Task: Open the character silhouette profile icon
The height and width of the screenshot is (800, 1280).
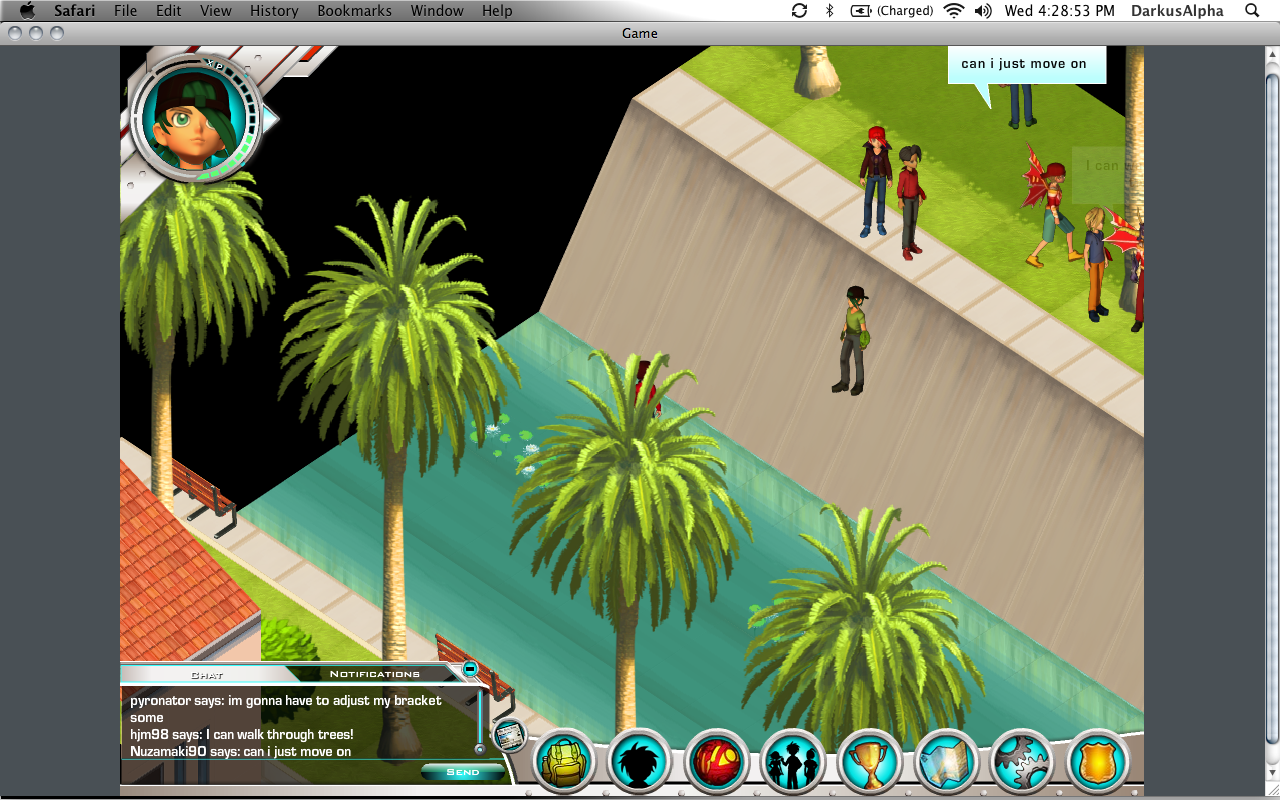Action: [x=639, y=764]
